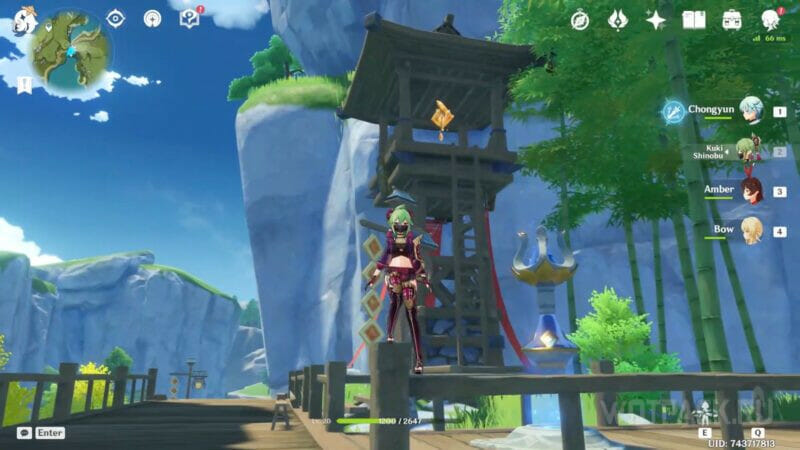This screenshot has width=800, height=450.
Task: Open the character profile icon with red alert
Action: [770, 19]
